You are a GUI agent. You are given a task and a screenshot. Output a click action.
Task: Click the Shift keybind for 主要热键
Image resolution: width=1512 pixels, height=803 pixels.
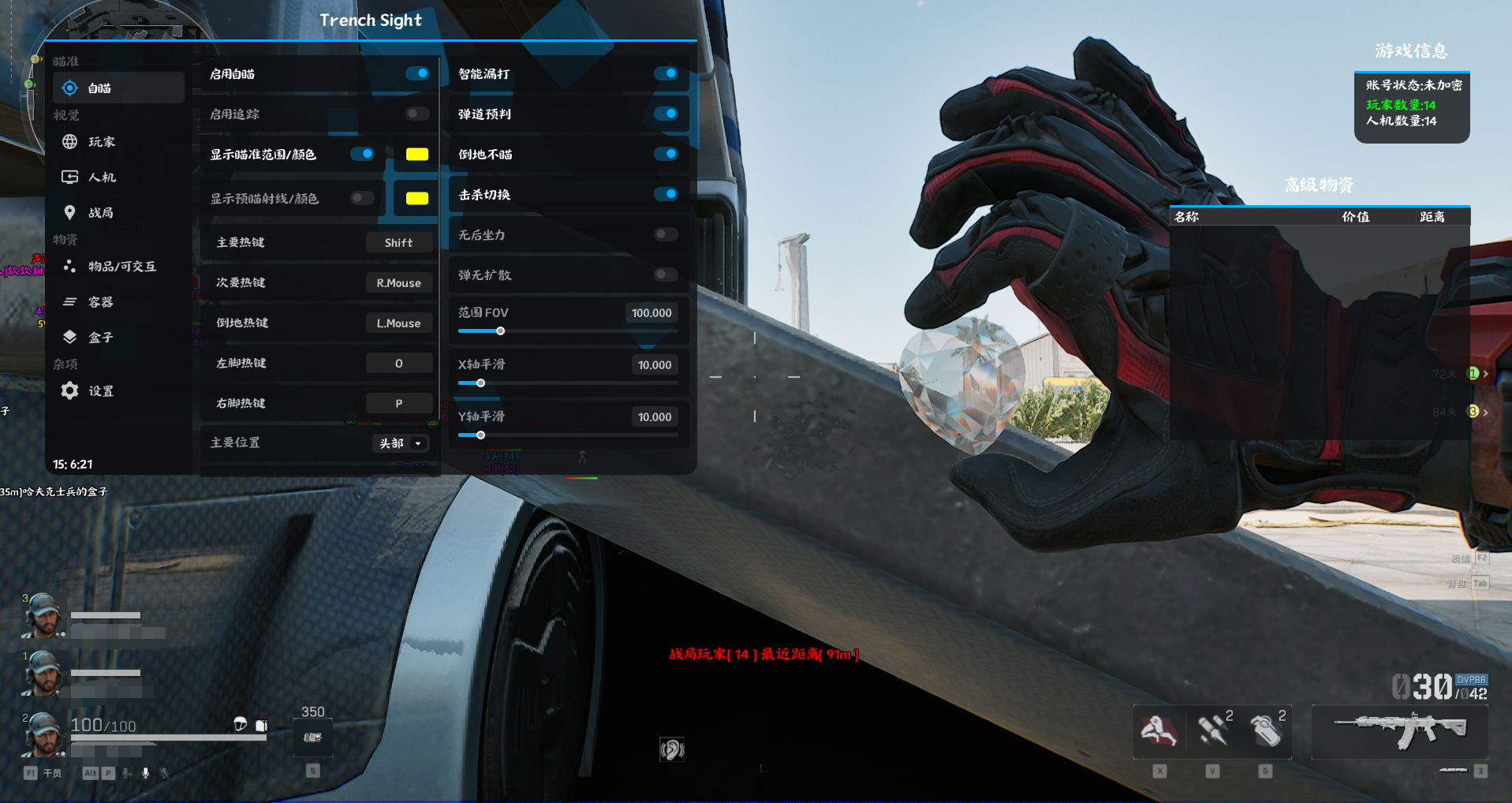pos(398,243)
